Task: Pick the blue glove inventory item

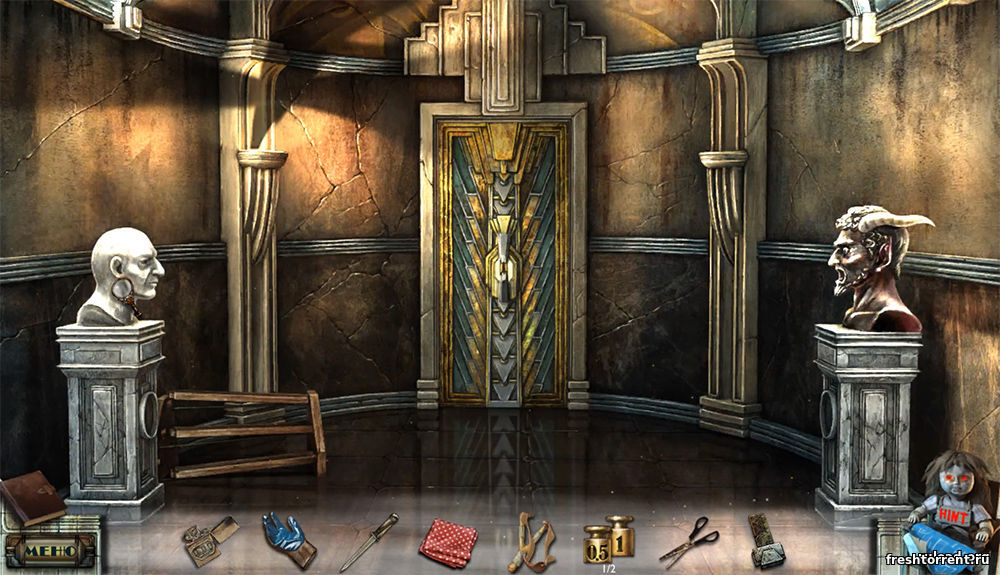Action: tap(287, 538)
